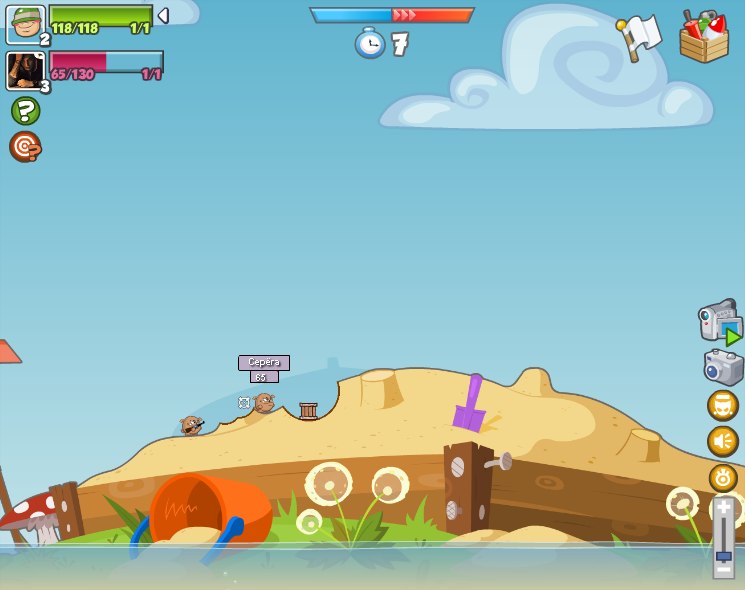Screen dimensions: 745x590
Task: Click the orange target hint icon
Action: pyautogui.click(x=25, y=146)
